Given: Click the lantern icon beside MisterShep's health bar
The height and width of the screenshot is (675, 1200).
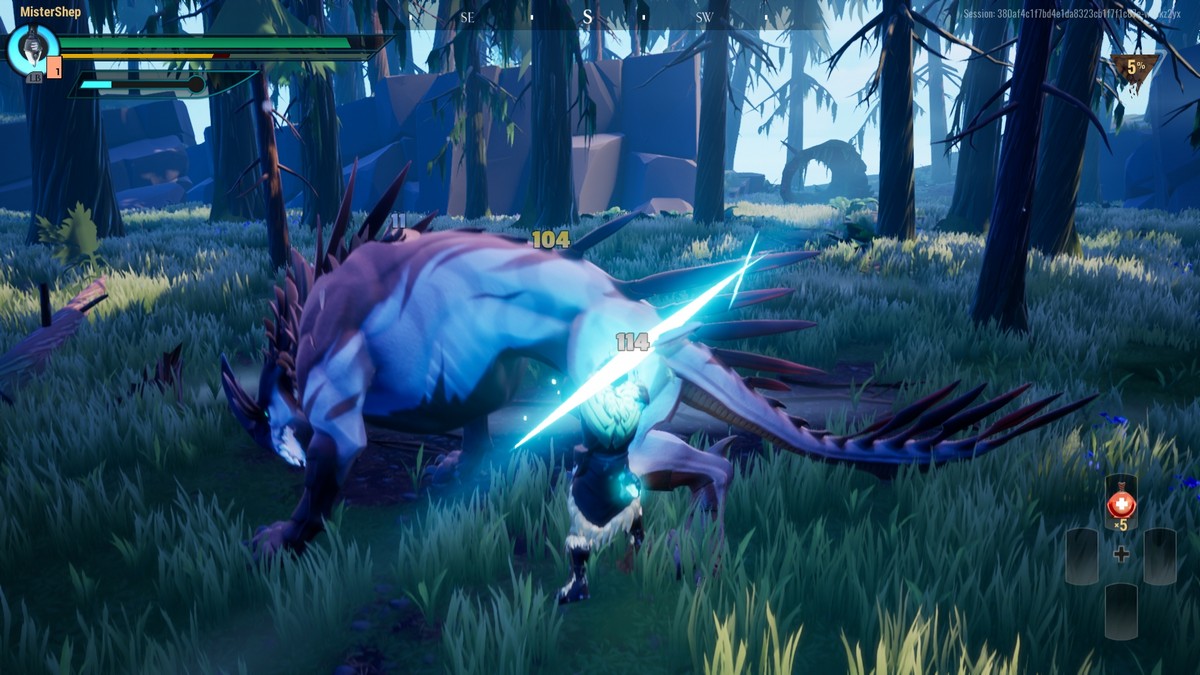Looking at the screenshot, I should pos(32,48).
